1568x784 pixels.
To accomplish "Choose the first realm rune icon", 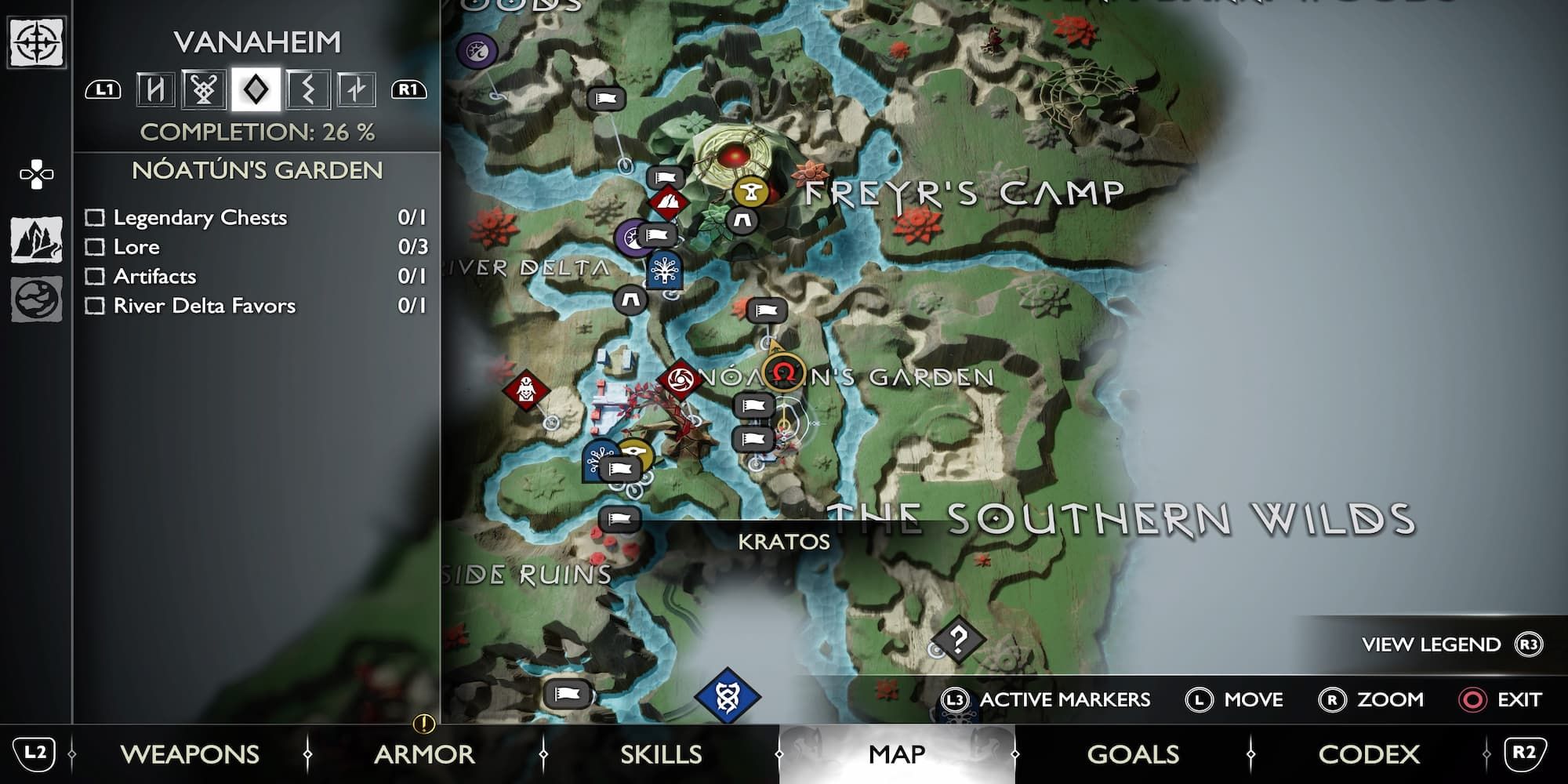I will (155, 89).
